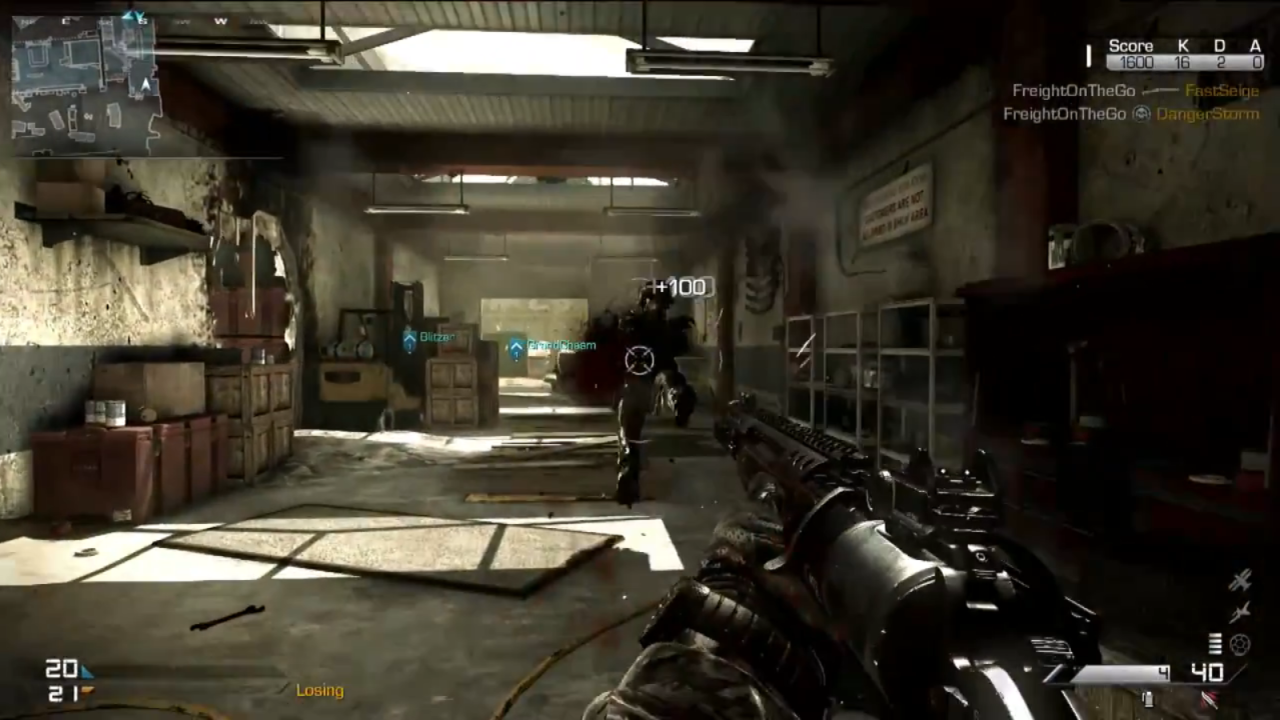Viewport: 1280px width, 720px height.
Task: Select the lethal grenade equipment icon
Action: [1148, 699]
